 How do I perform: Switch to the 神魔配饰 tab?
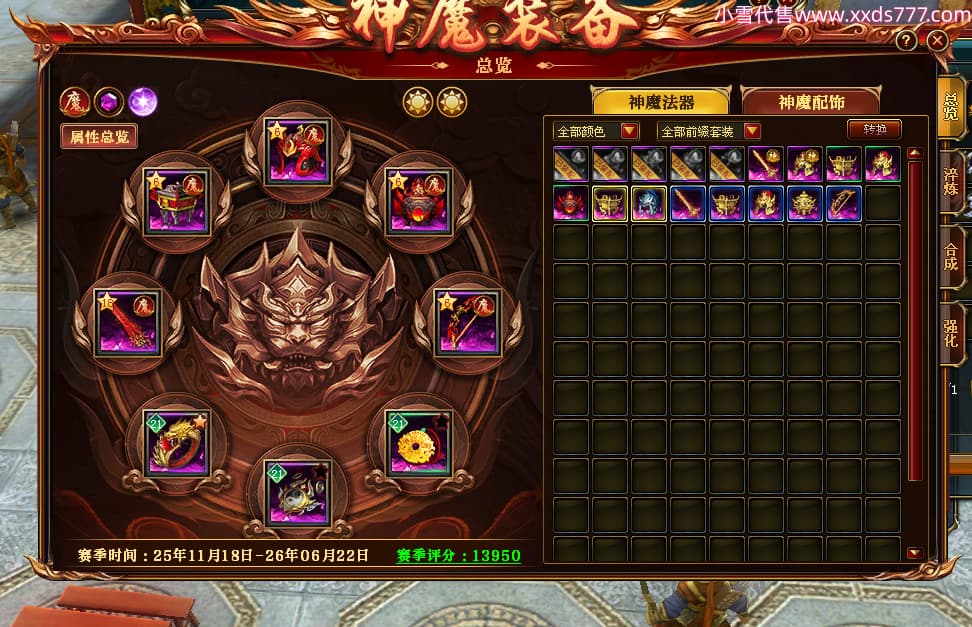[808, 102]
